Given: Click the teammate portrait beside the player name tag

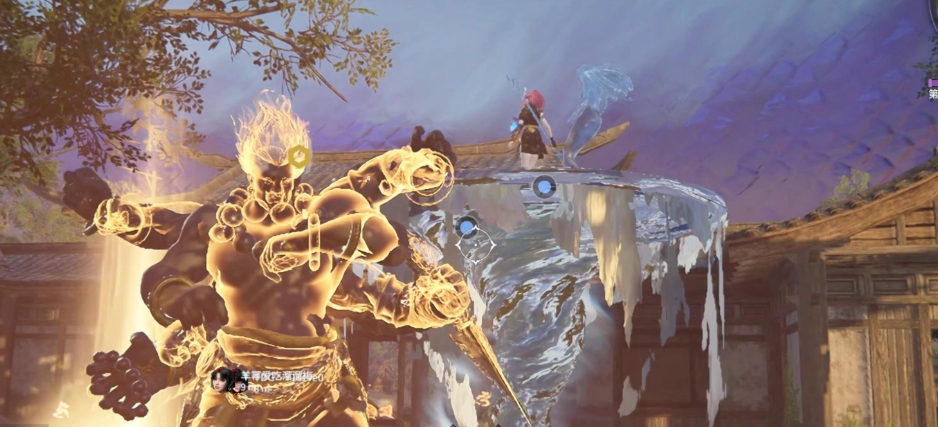Looking at the screenshot, I should [x=221, y=380].
